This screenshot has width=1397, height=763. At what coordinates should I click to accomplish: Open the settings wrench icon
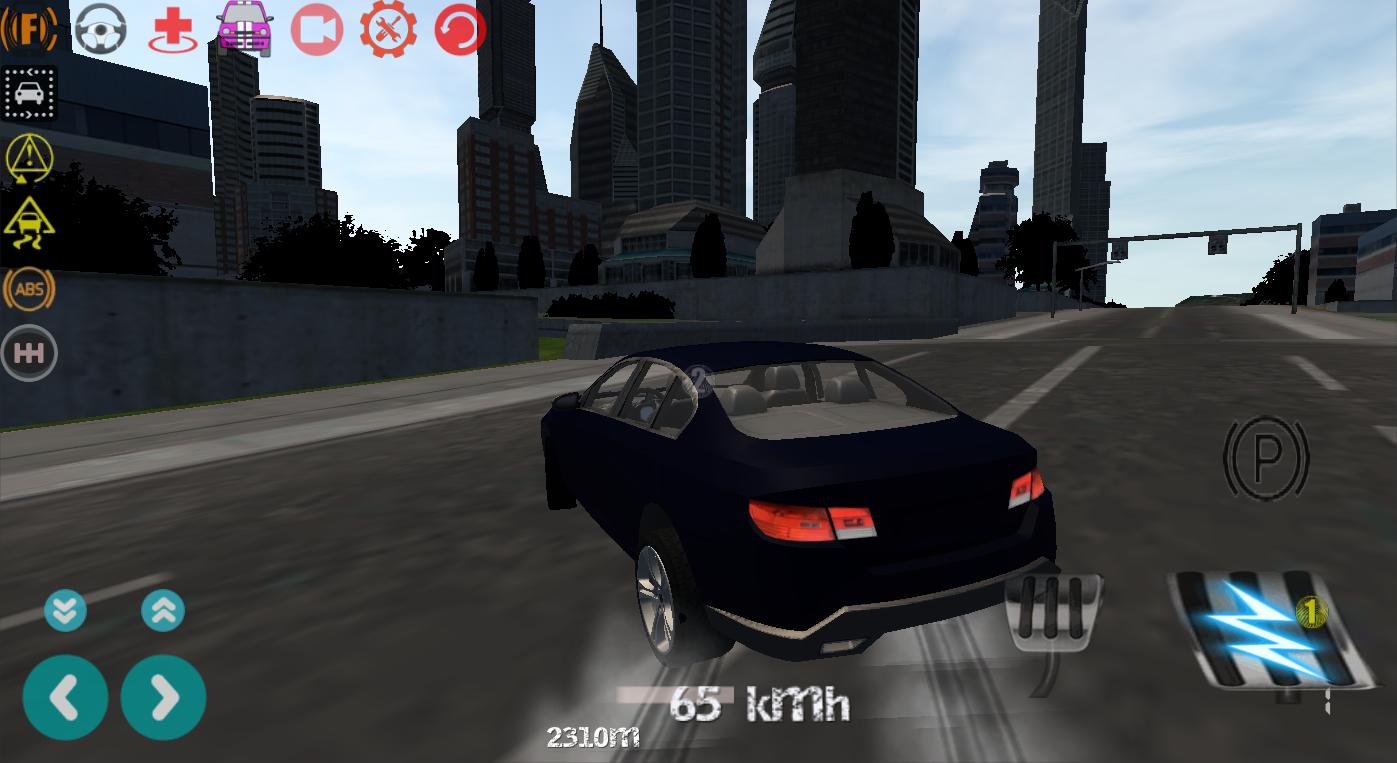click(387, 29)
